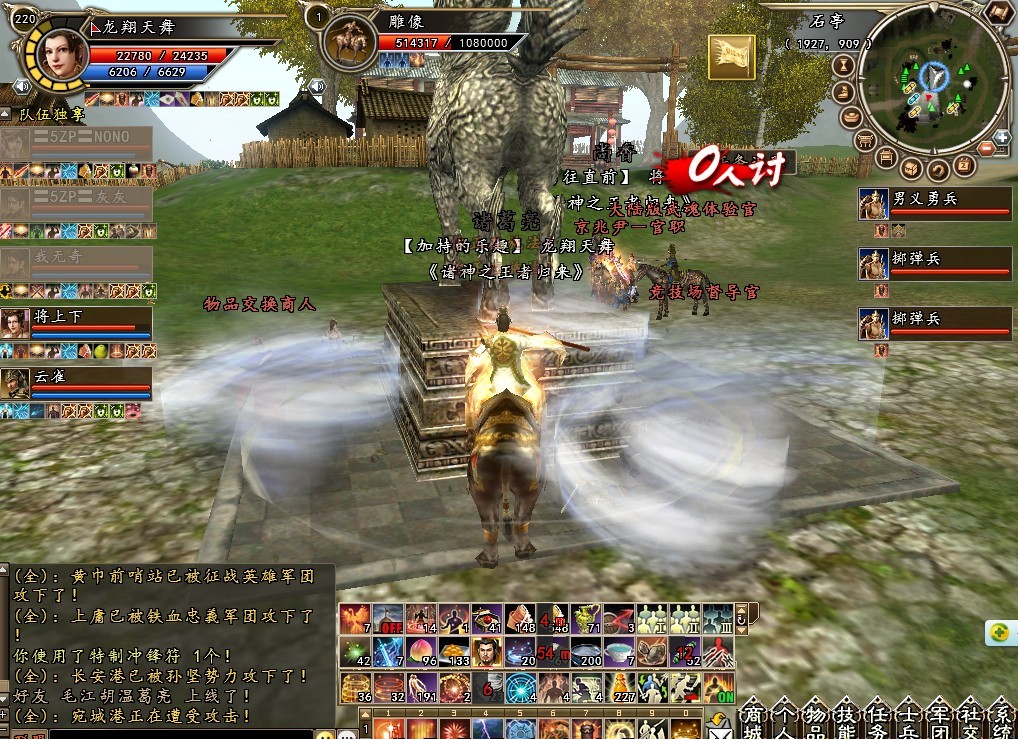The height and width of the screenshot is (739, 1018).
Task: Click the hourglass button beside the minimap
Action: 842,65
